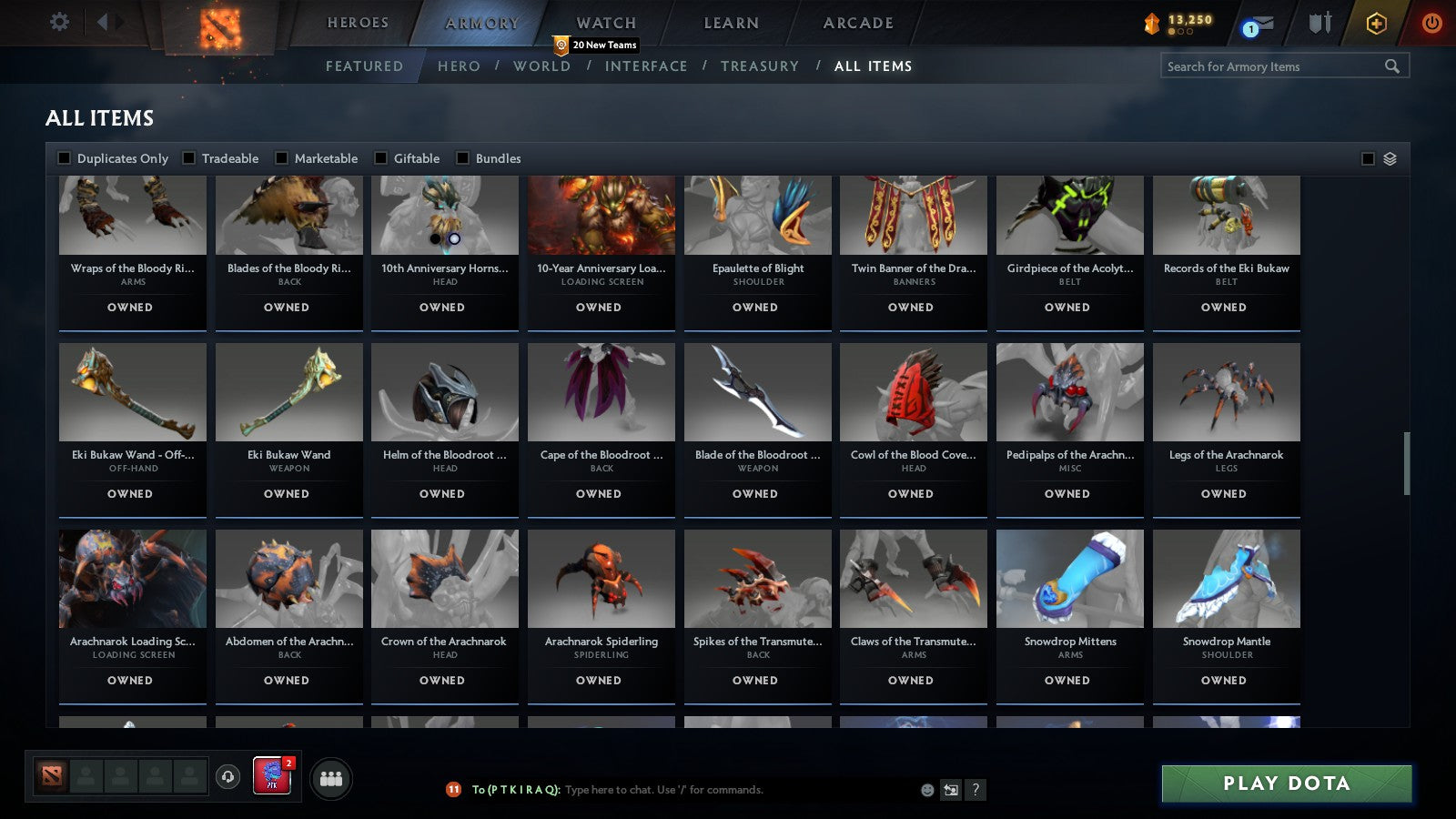Enable the Duplicates Only checkbox
1456x819 pixels.
pyautogui.click(x=64, y=157)
